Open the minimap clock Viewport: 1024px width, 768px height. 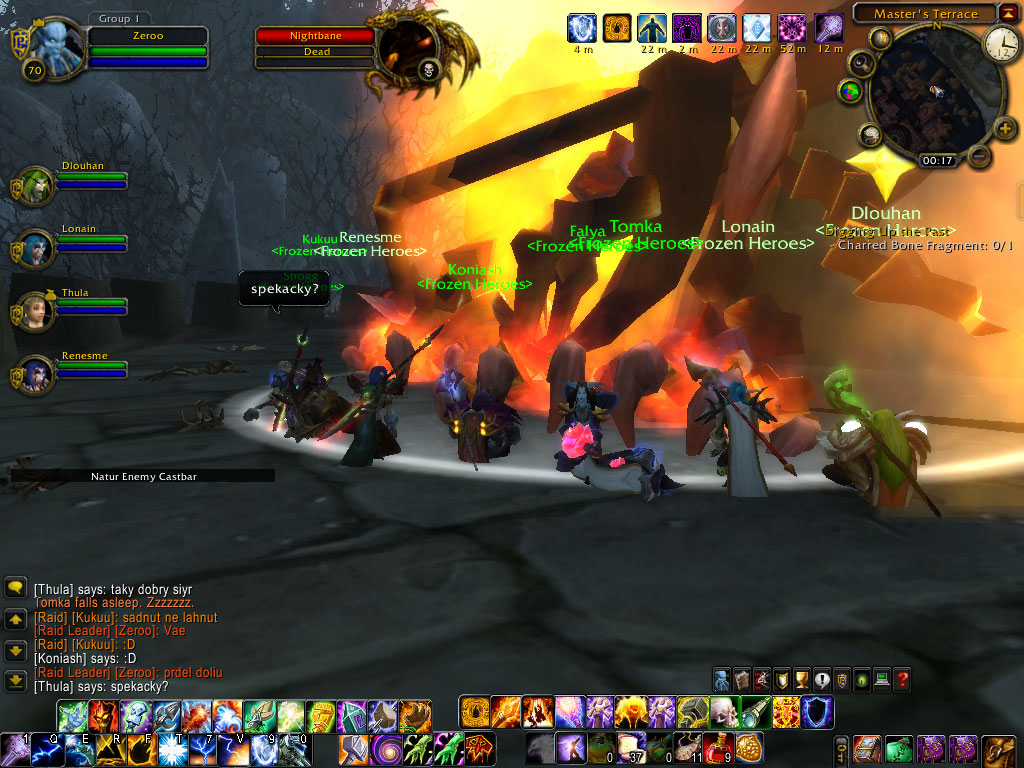click(x=1000, y=42)
